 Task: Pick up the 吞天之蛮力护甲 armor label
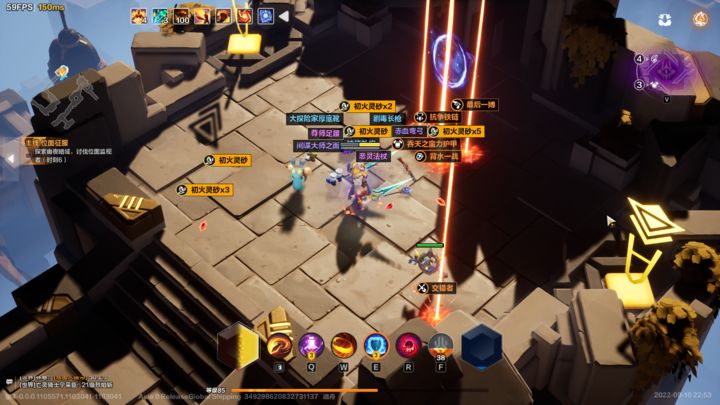(432, 144)
